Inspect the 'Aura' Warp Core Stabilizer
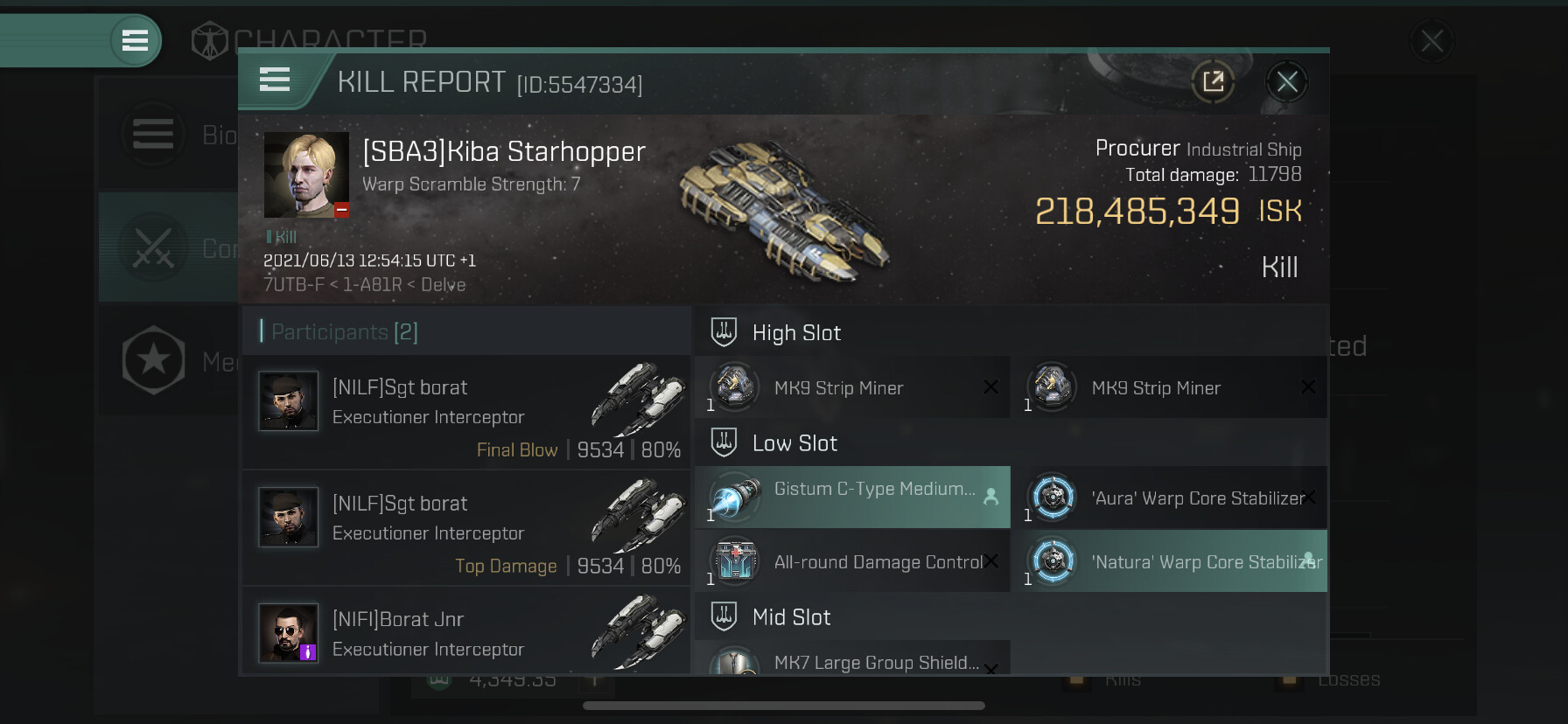Image resolution: width=1568 pixels, height=724 pixels. click(x=1169, y=498)
